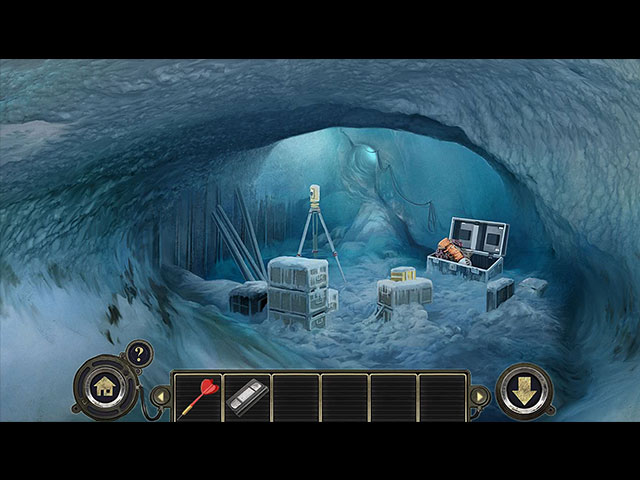The width and height of the screenshot is (640, 480).
Task: Click the question mark hint button
Action: 138,353
